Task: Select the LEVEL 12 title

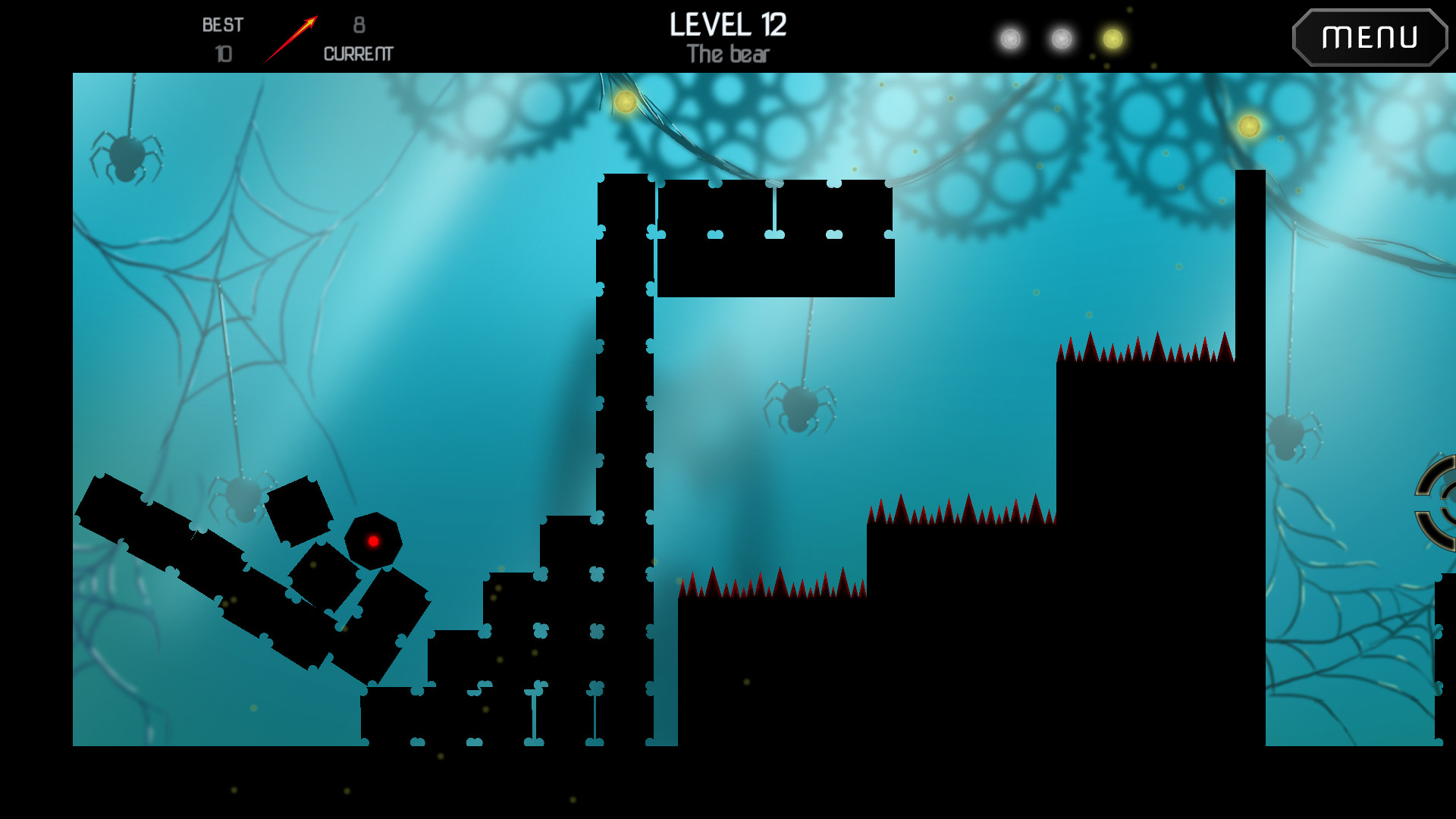Action: [727, 25]
